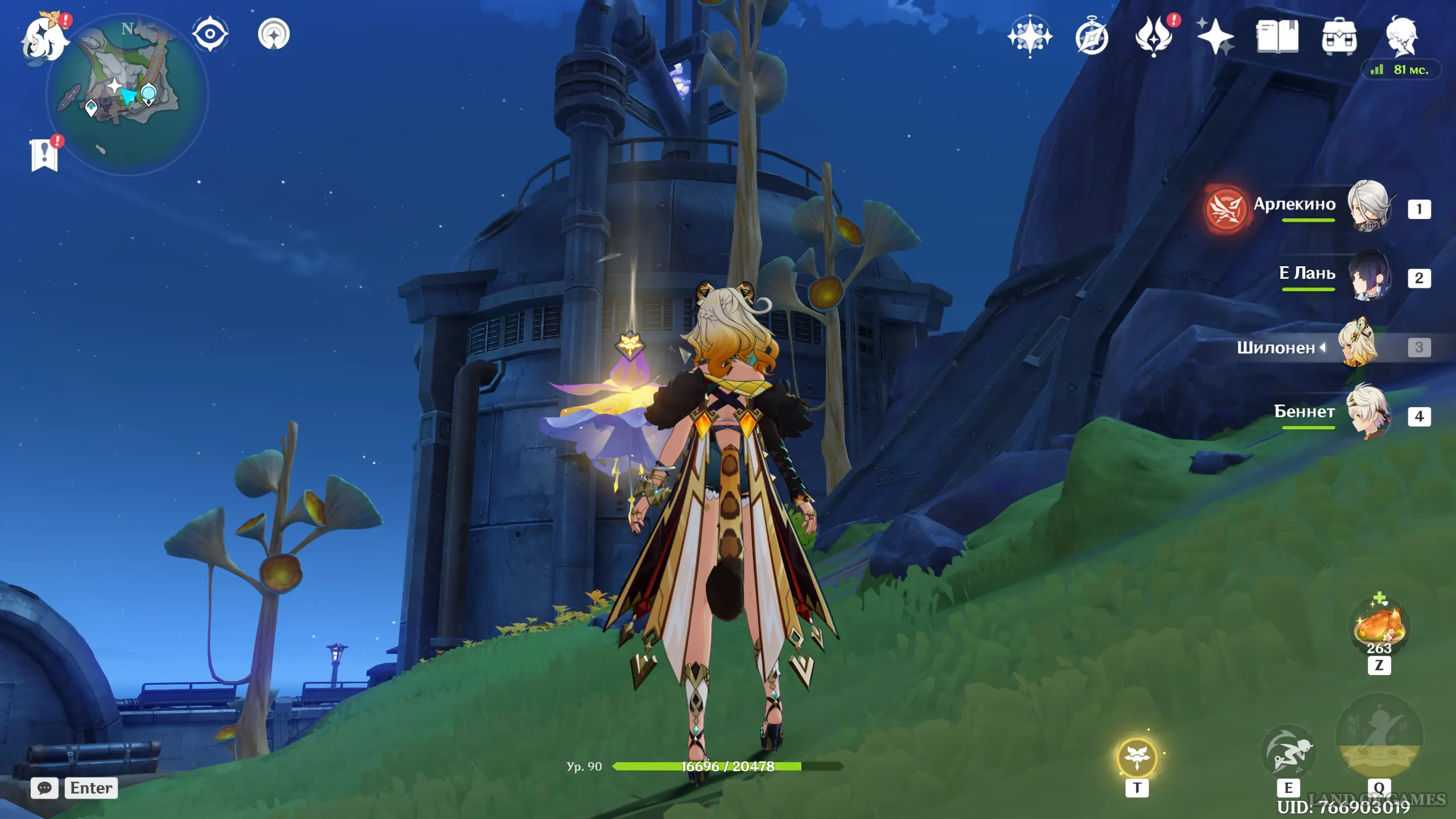Switch to party member Е Лань
This screenshot has height=819, width=1456.
(1368, 276)
